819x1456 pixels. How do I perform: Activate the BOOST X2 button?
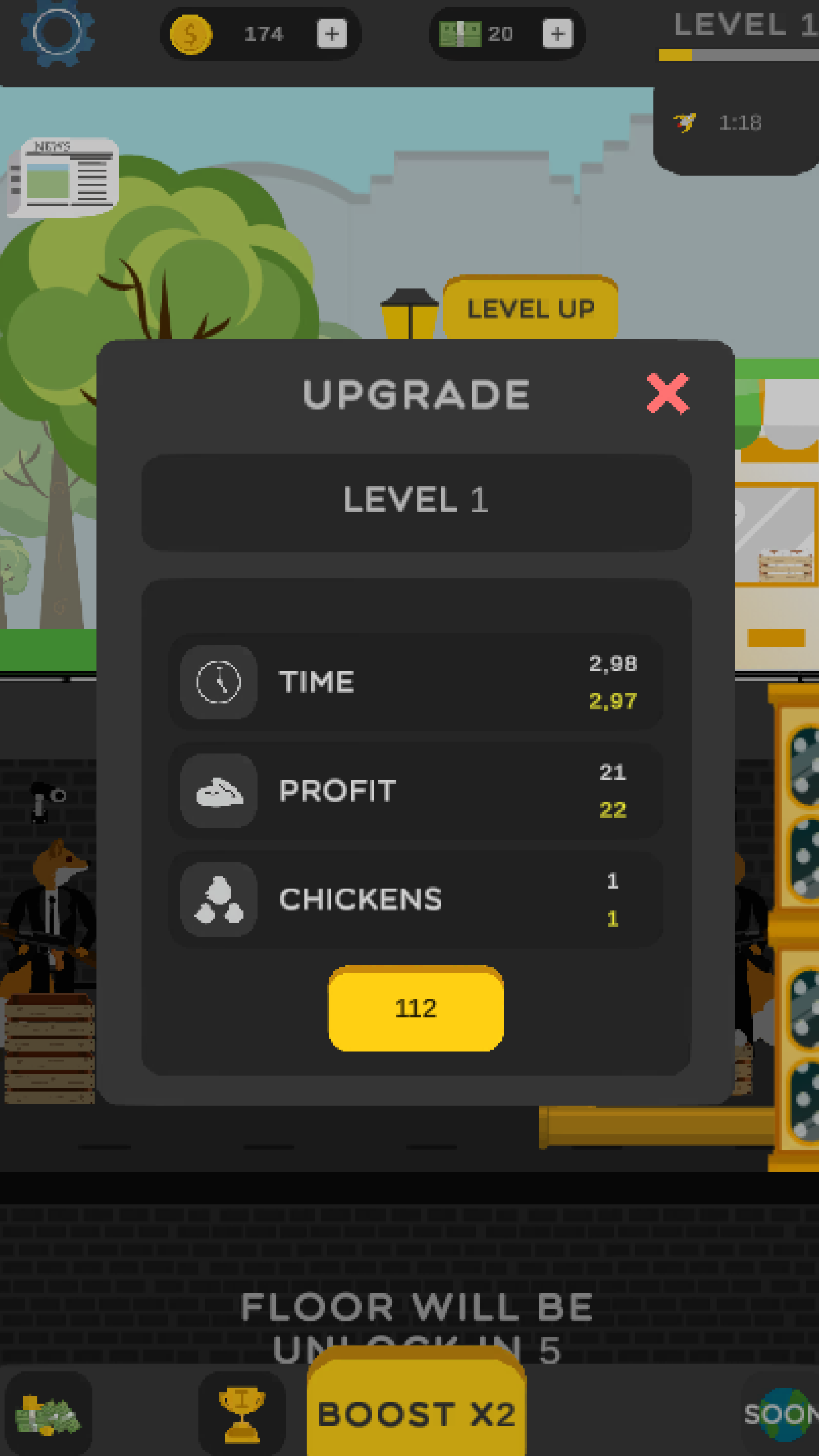pos(417,1414)
